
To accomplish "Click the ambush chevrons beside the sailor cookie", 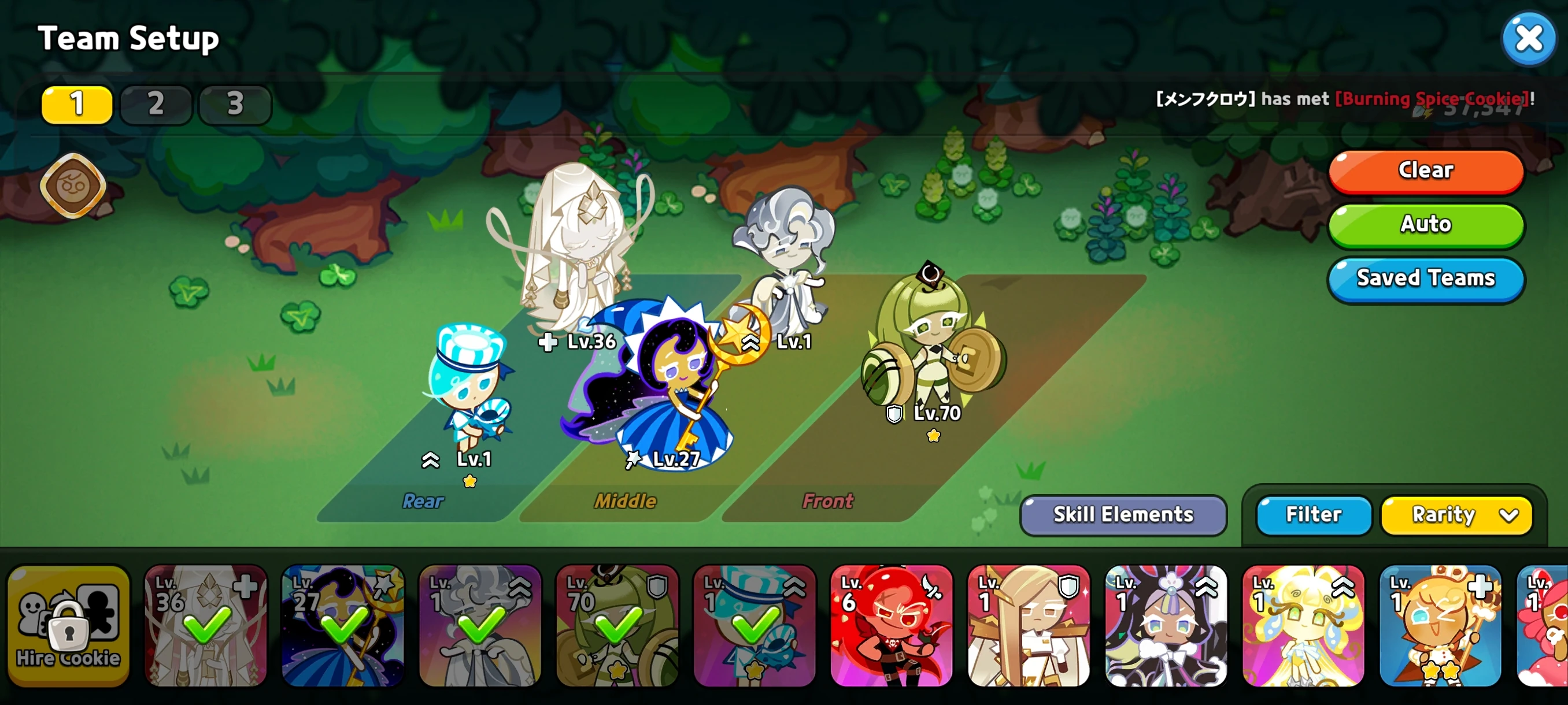I will (x=430, y=461).
